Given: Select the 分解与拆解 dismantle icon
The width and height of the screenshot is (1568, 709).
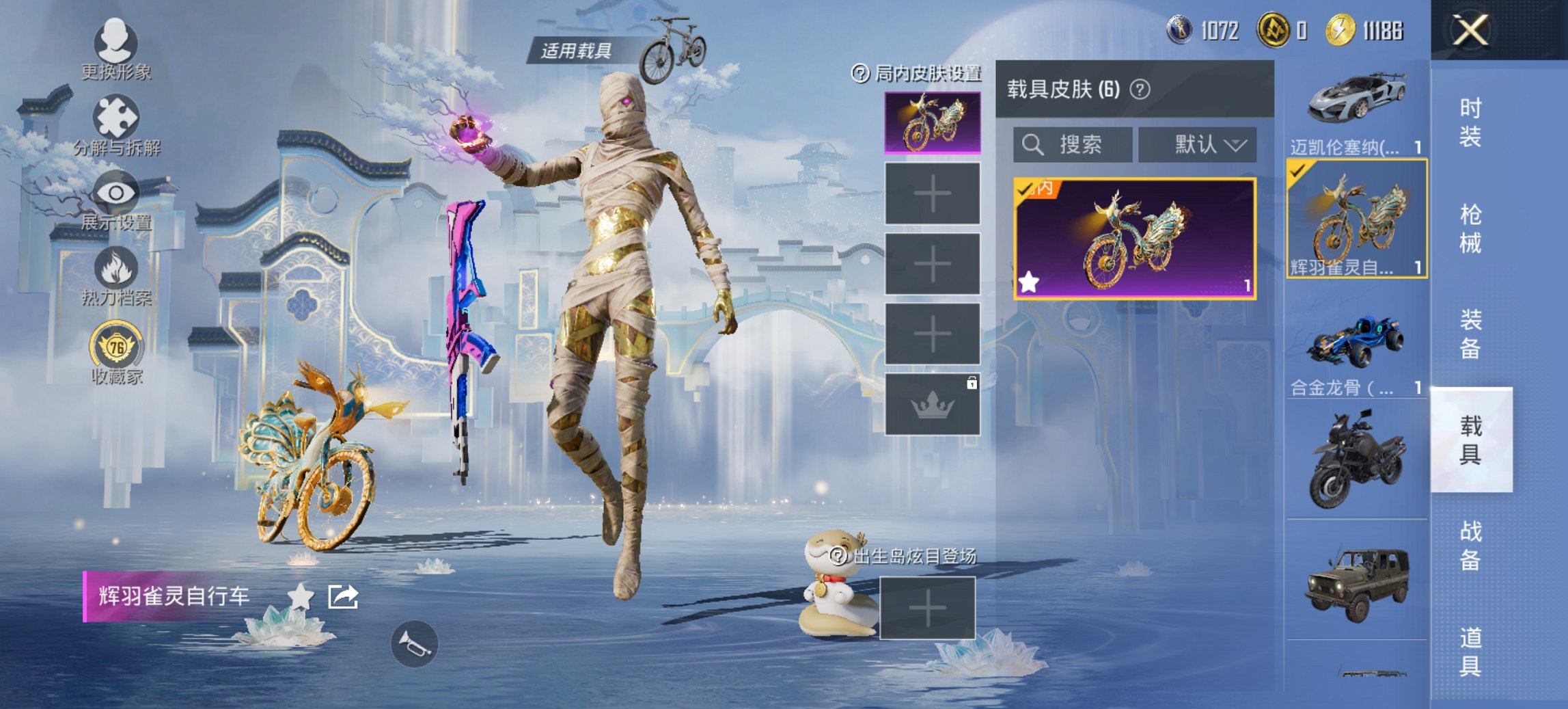Looking at the screenshot, I should tap(116, 116).
